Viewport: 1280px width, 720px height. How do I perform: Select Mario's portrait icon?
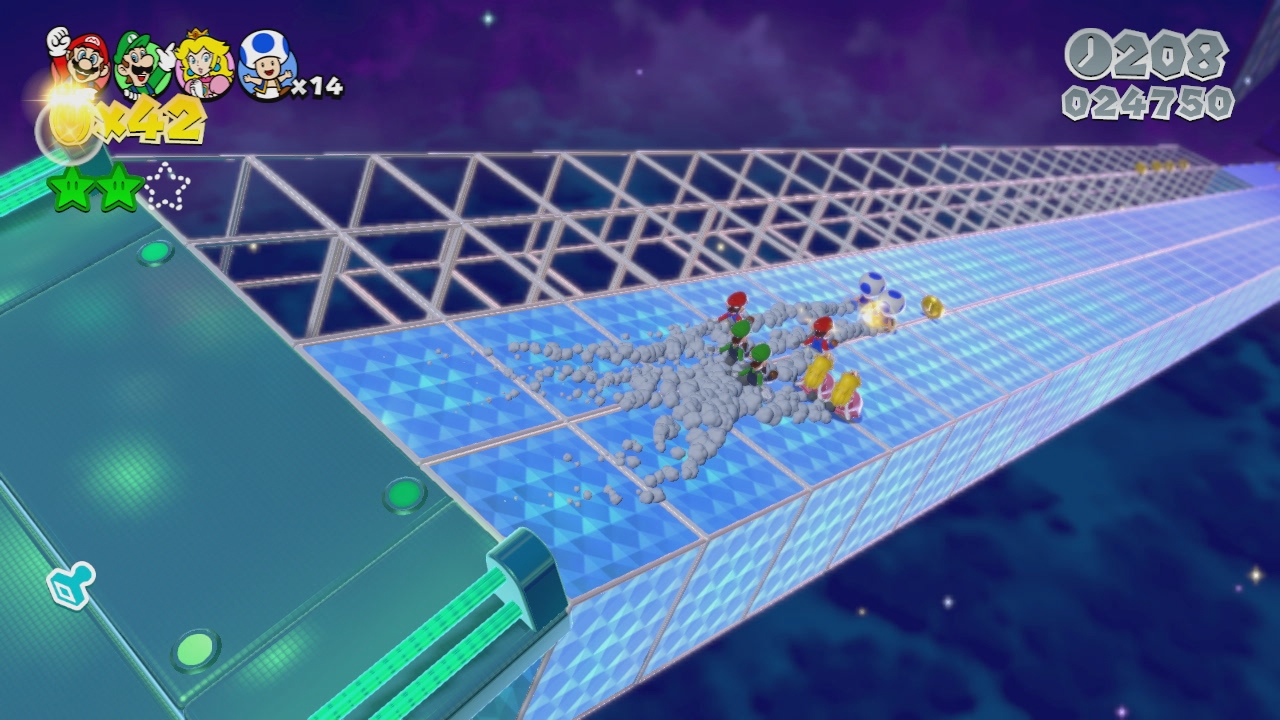click(82, 58)
